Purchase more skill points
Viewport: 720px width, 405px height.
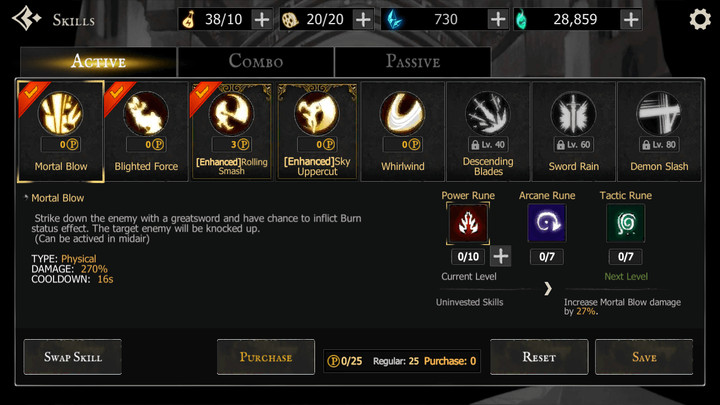pyautogui.click(x=266, y=357)
